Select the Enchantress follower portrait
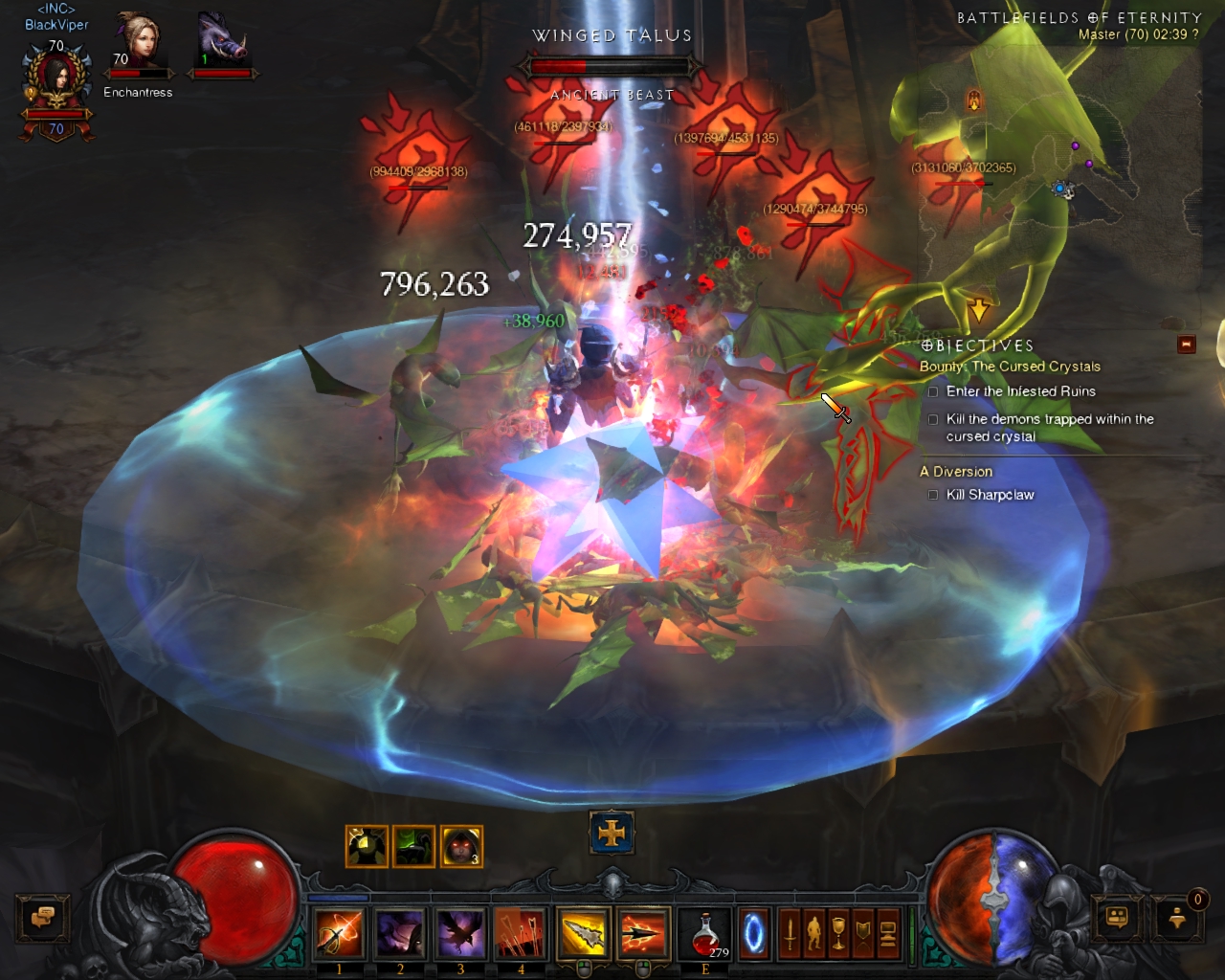1225x980 pixels. (x=138, y=43)
